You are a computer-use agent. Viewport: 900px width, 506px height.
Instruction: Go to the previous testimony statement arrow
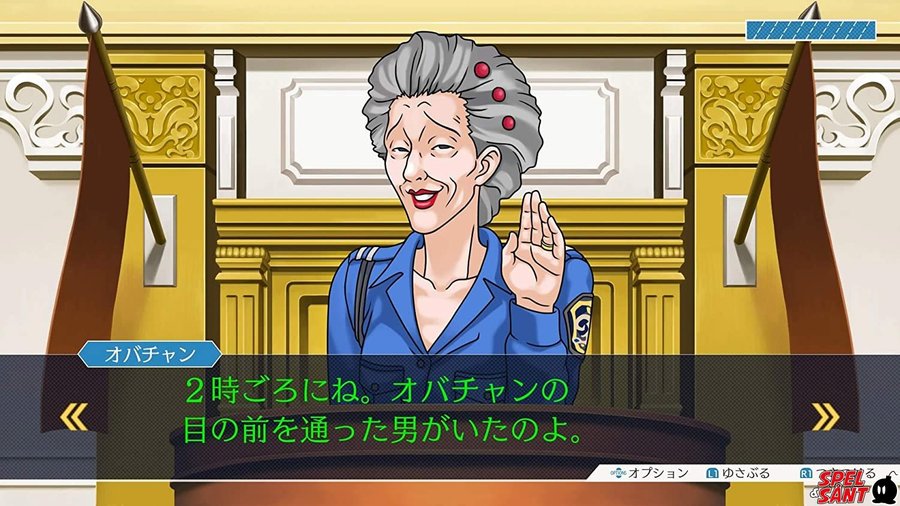pos(74,415)
